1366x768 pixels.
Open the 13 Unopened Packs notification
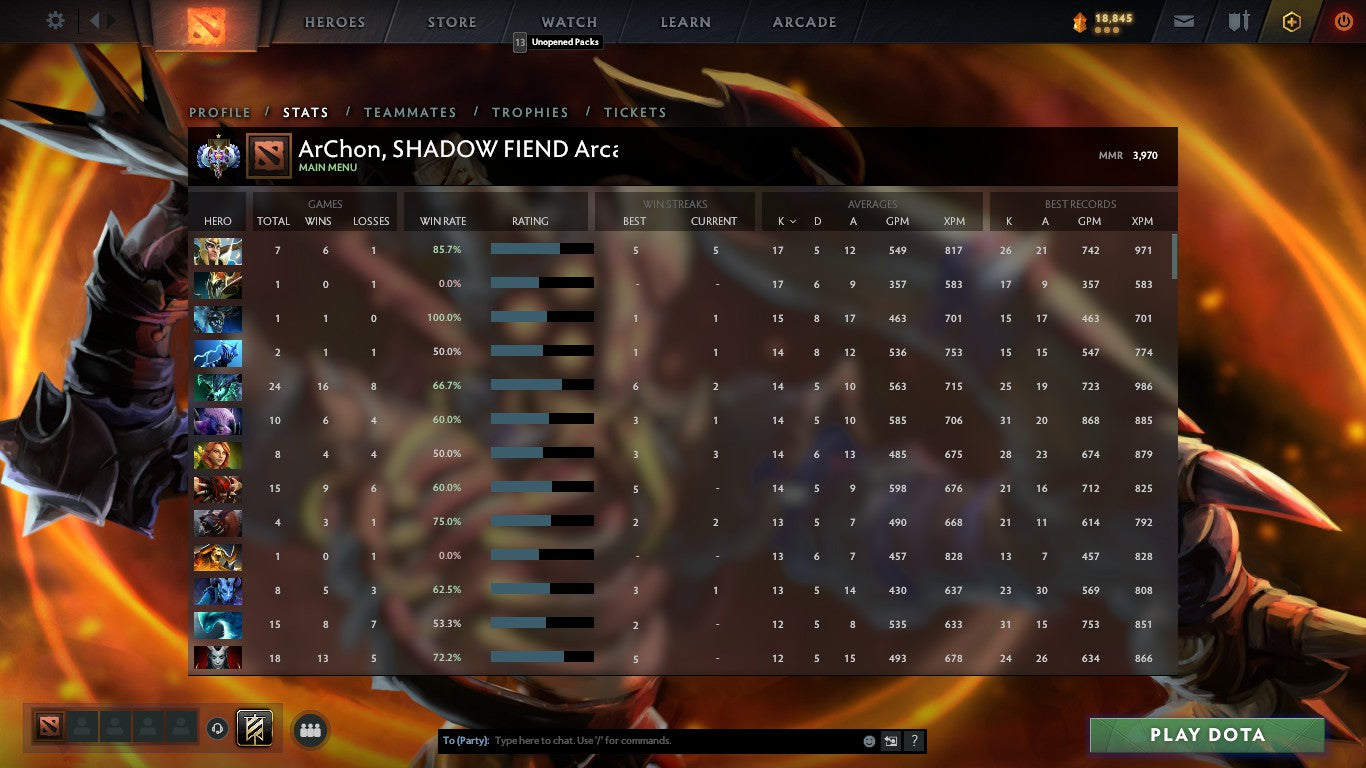557,42
